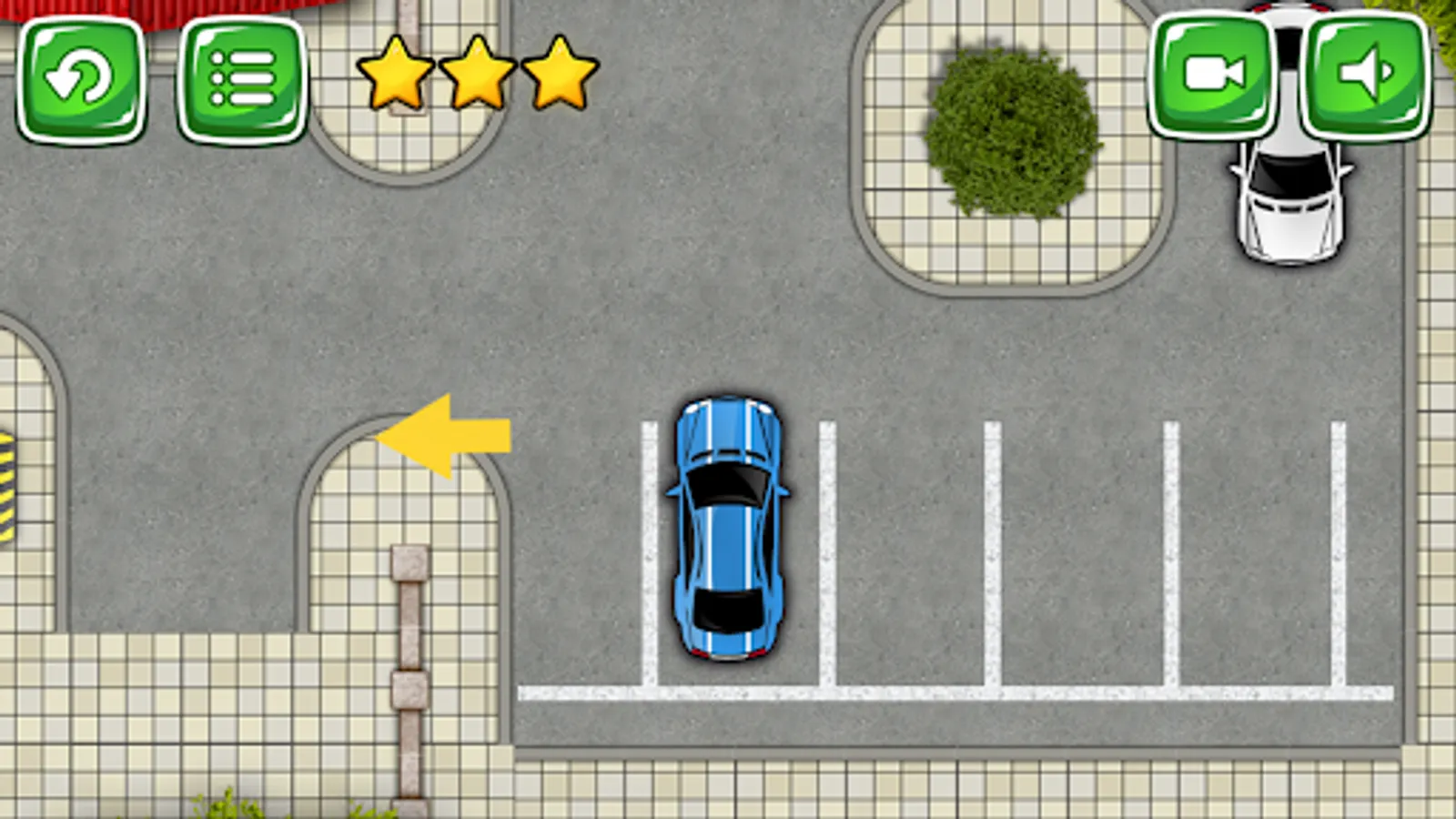Viewport: 1456px width, 819px height.
Task: Click the yellow directional arrow
Action: coord(446,437)
